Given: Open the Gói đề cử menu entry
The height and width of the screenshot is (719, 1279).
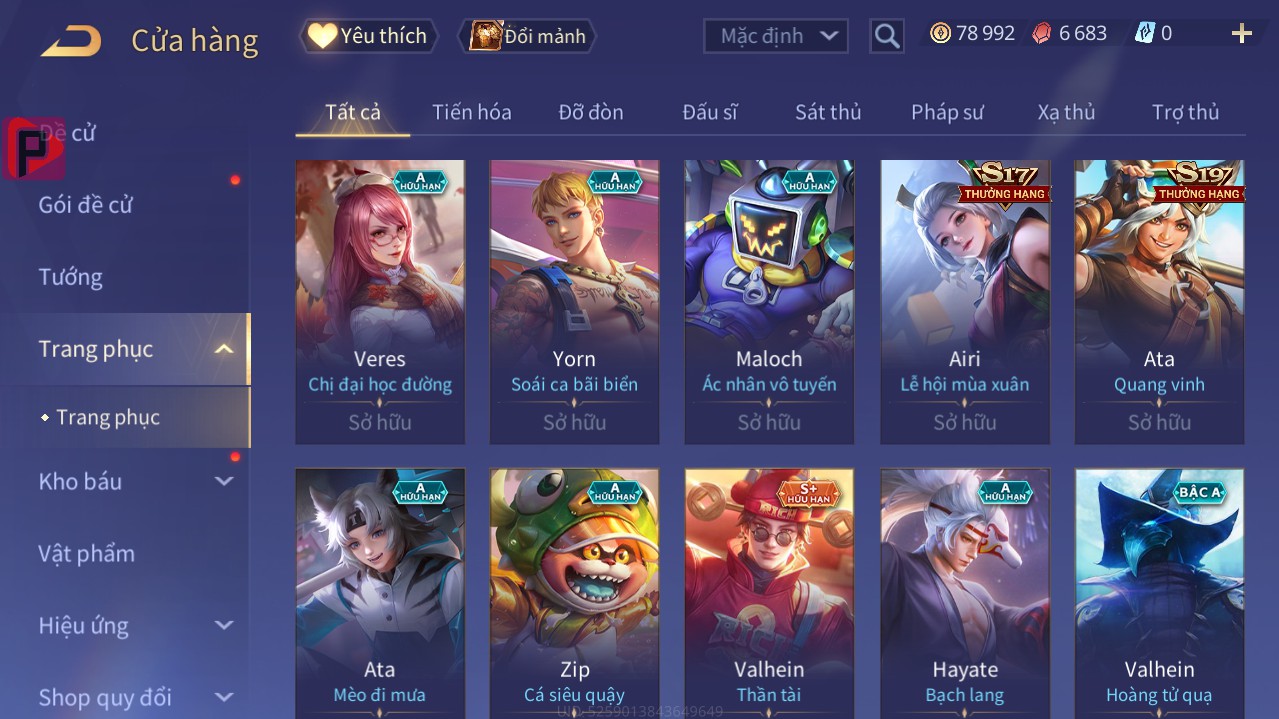Looking at the screenshot, I should click(x=86, y=205).
